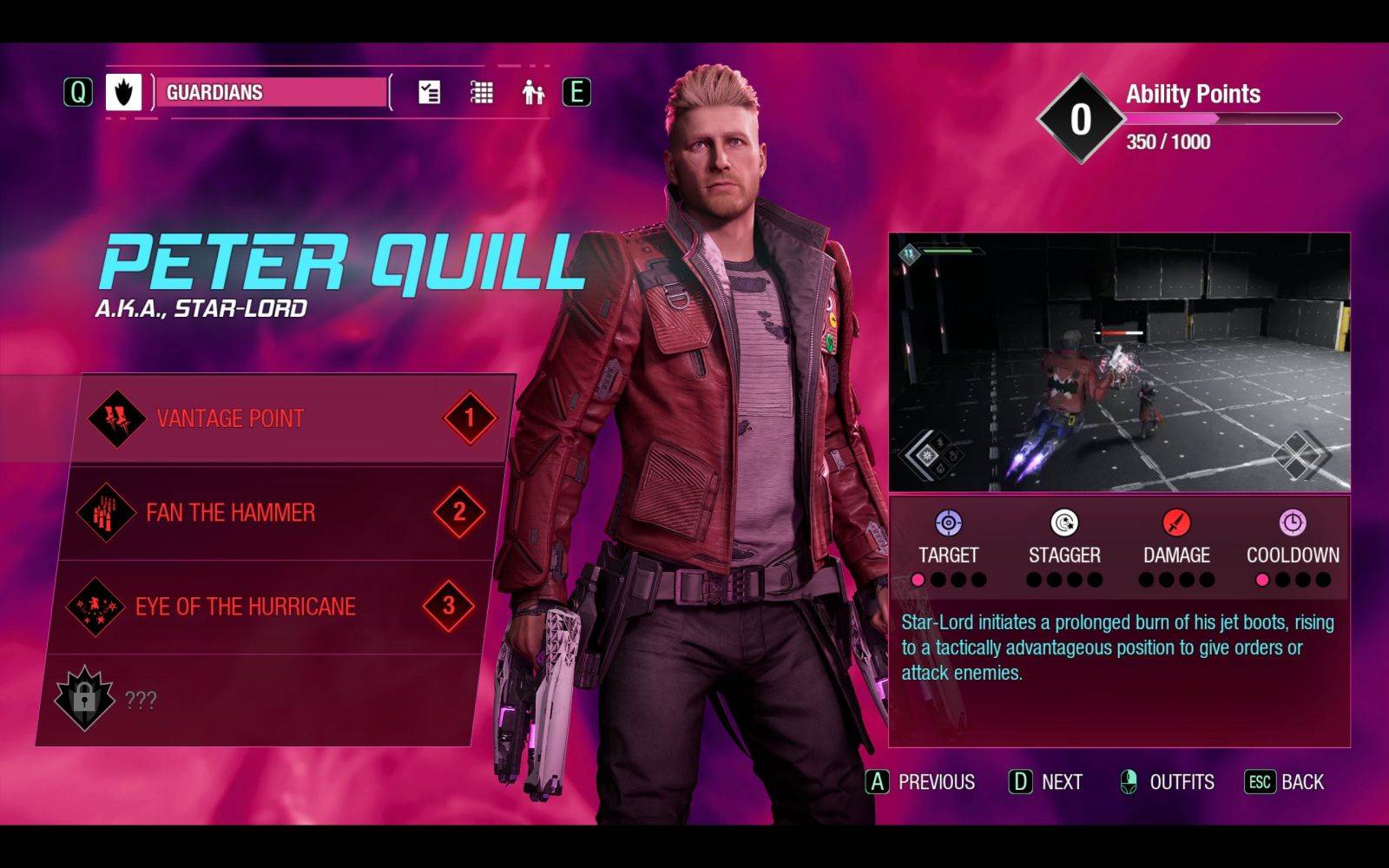The image size is (1389, 868).
Task: Click the Stagger stat icon
Action: (1063, 523)
